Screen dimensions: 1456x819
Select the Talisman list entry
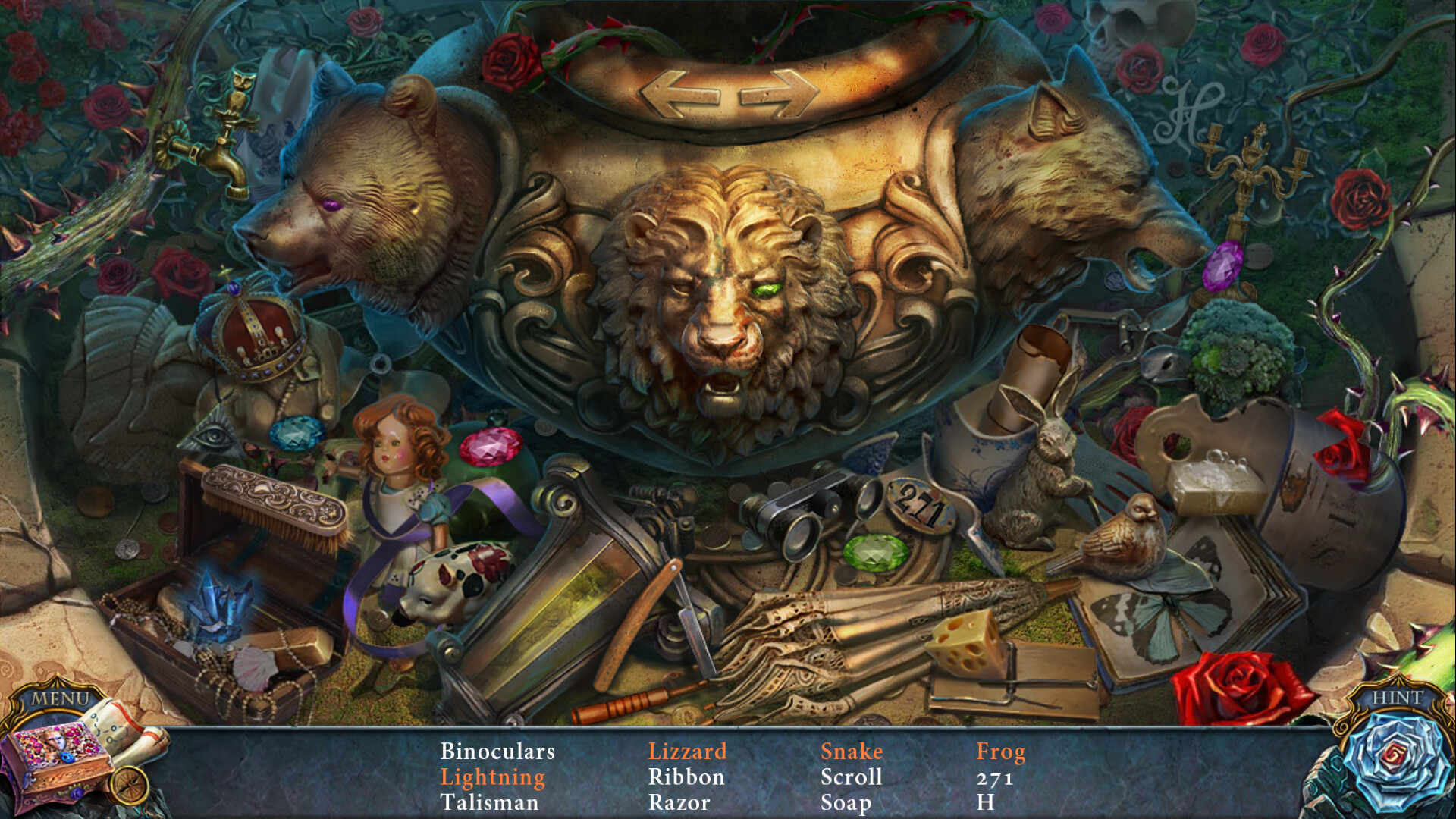point(489,802)
